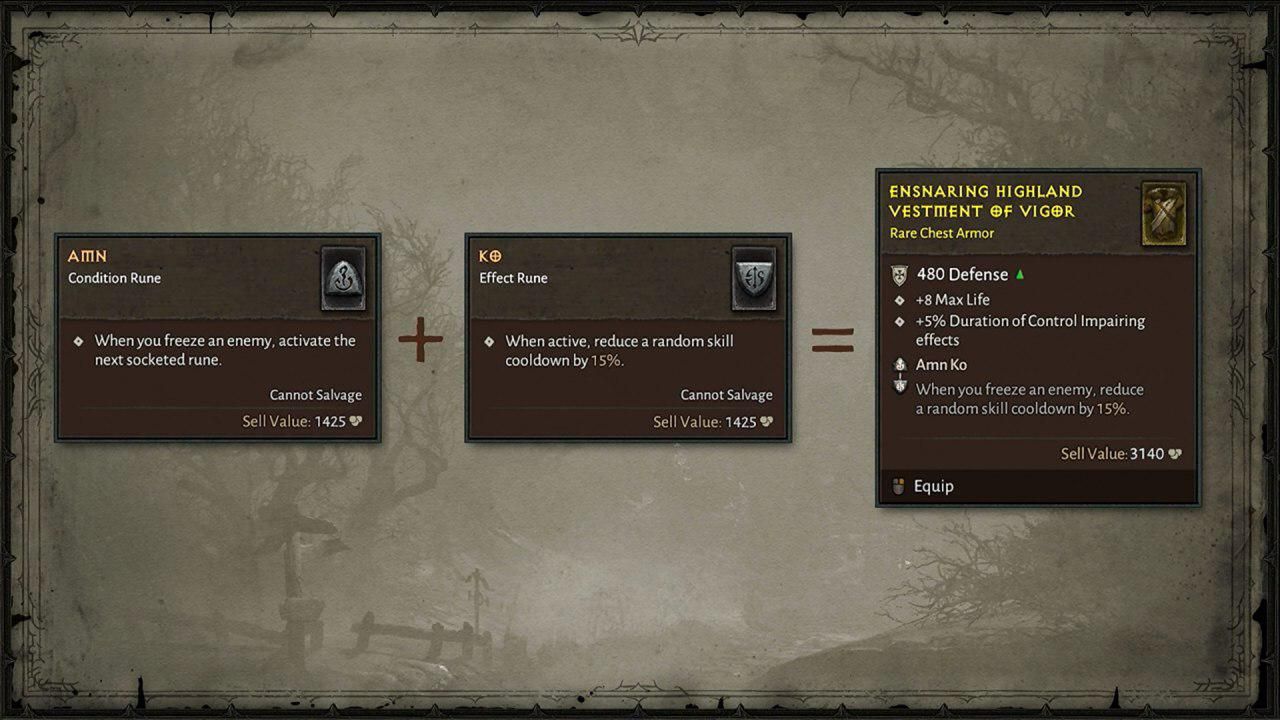Click the Cannot Salvage text on Ko rune
Image resolution: width=1280 pixels, height=720 pixels.
727,394
